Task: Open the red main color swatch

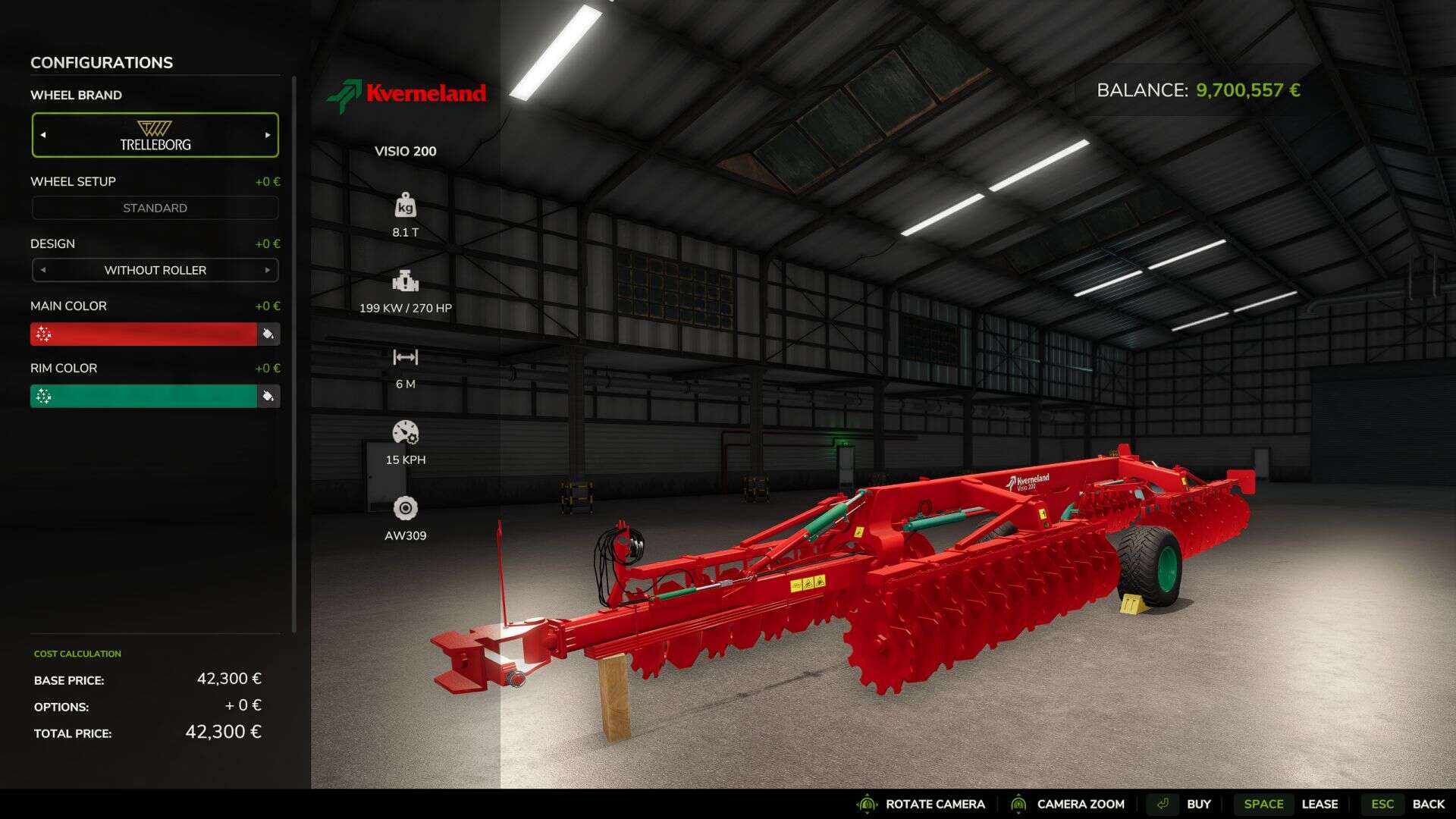Action: point(143,334)
